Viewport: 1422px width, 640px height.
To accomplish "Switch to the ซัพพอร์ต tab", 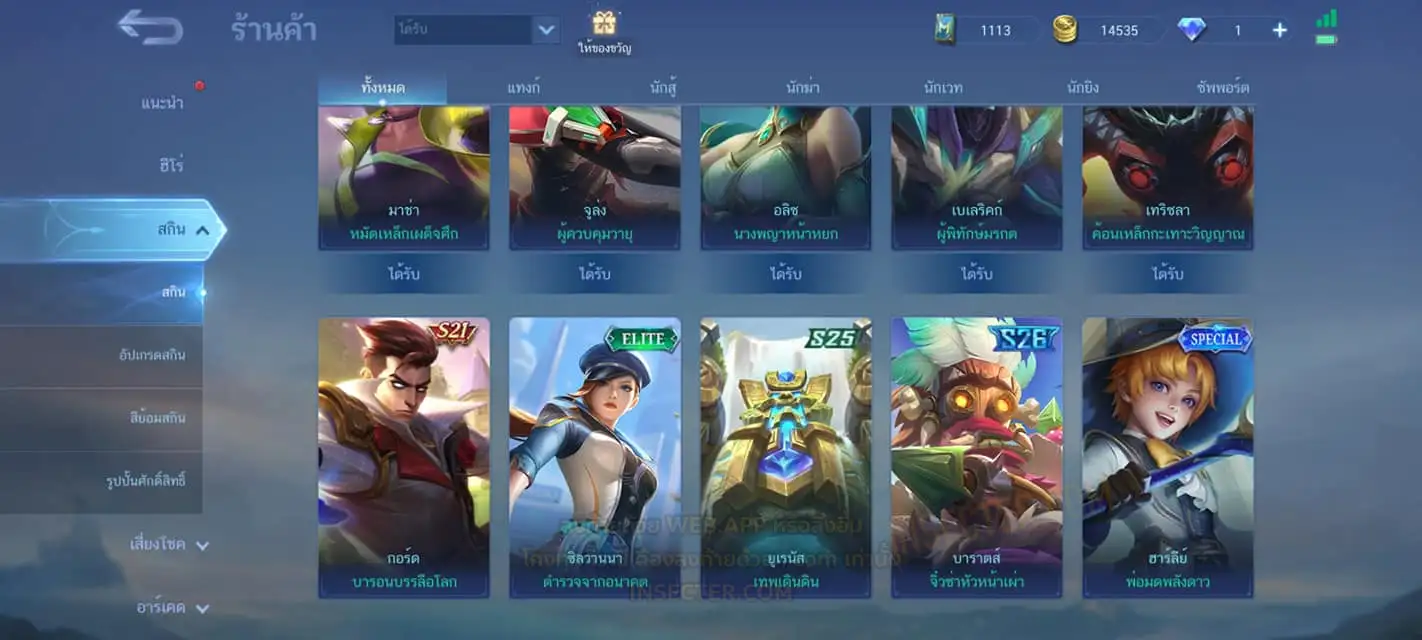I will point(1223,88).
